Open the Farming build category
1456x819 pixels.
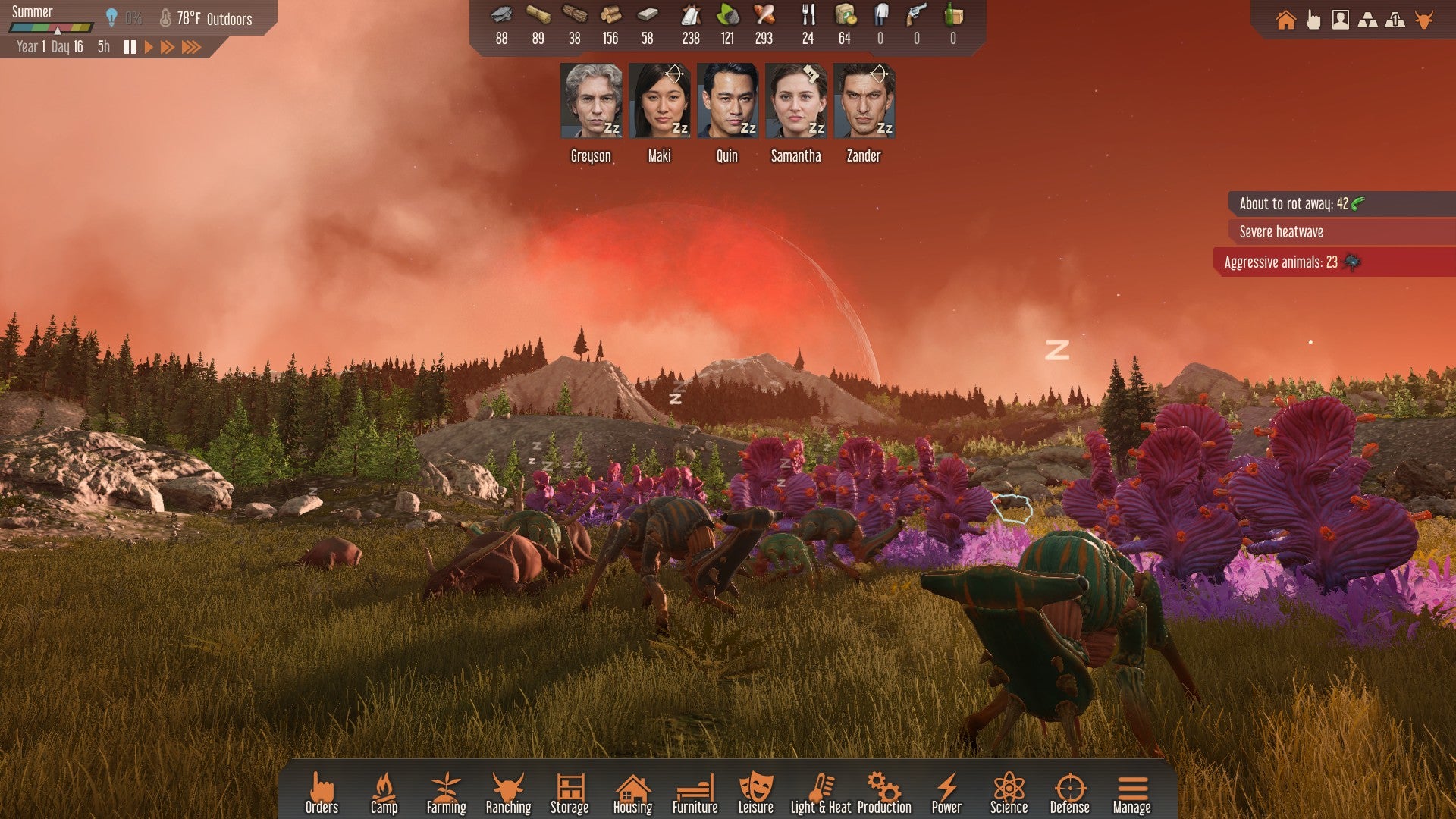(446, 793)
